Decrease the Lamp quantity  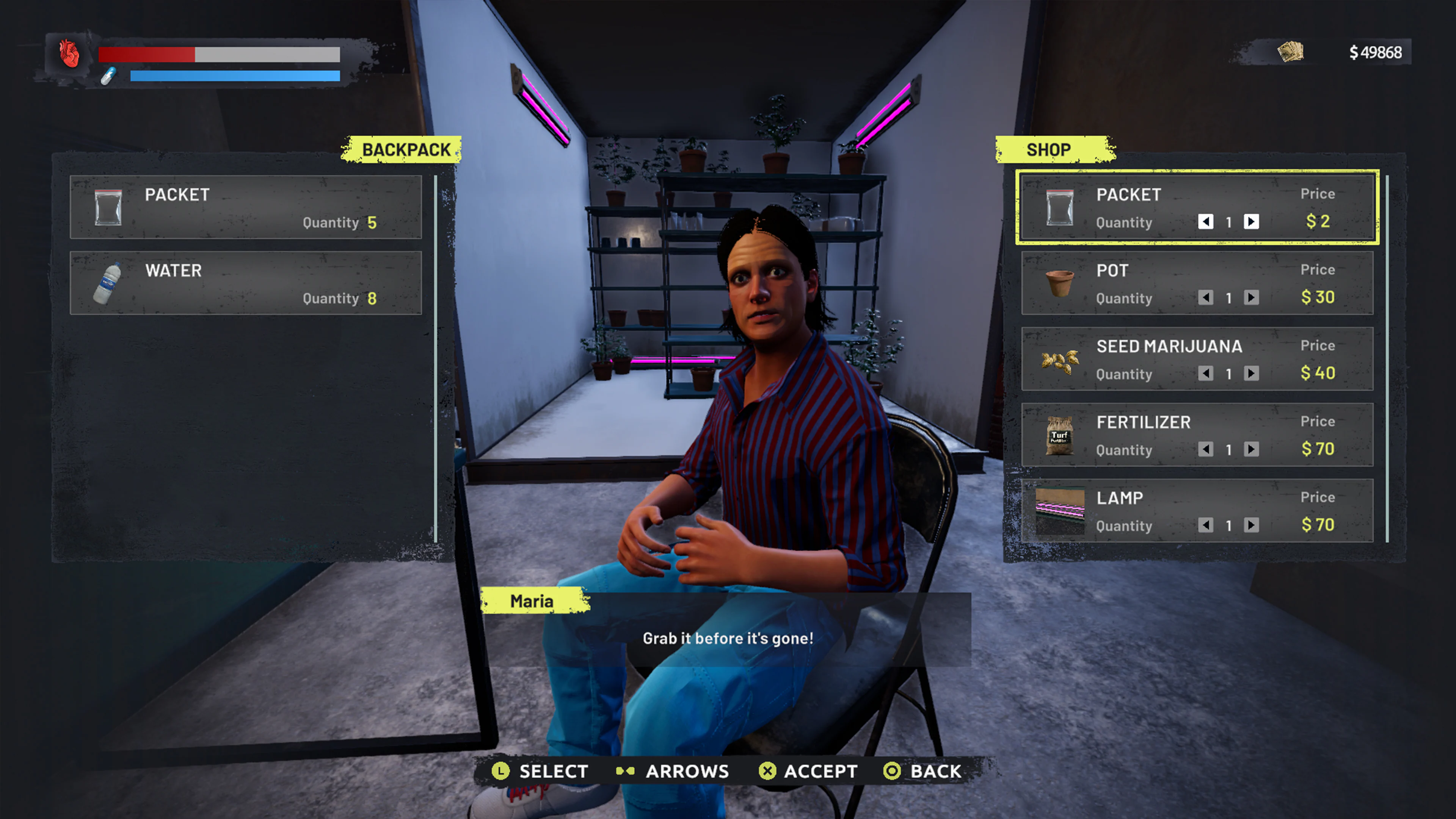(x=1206, y=526)
